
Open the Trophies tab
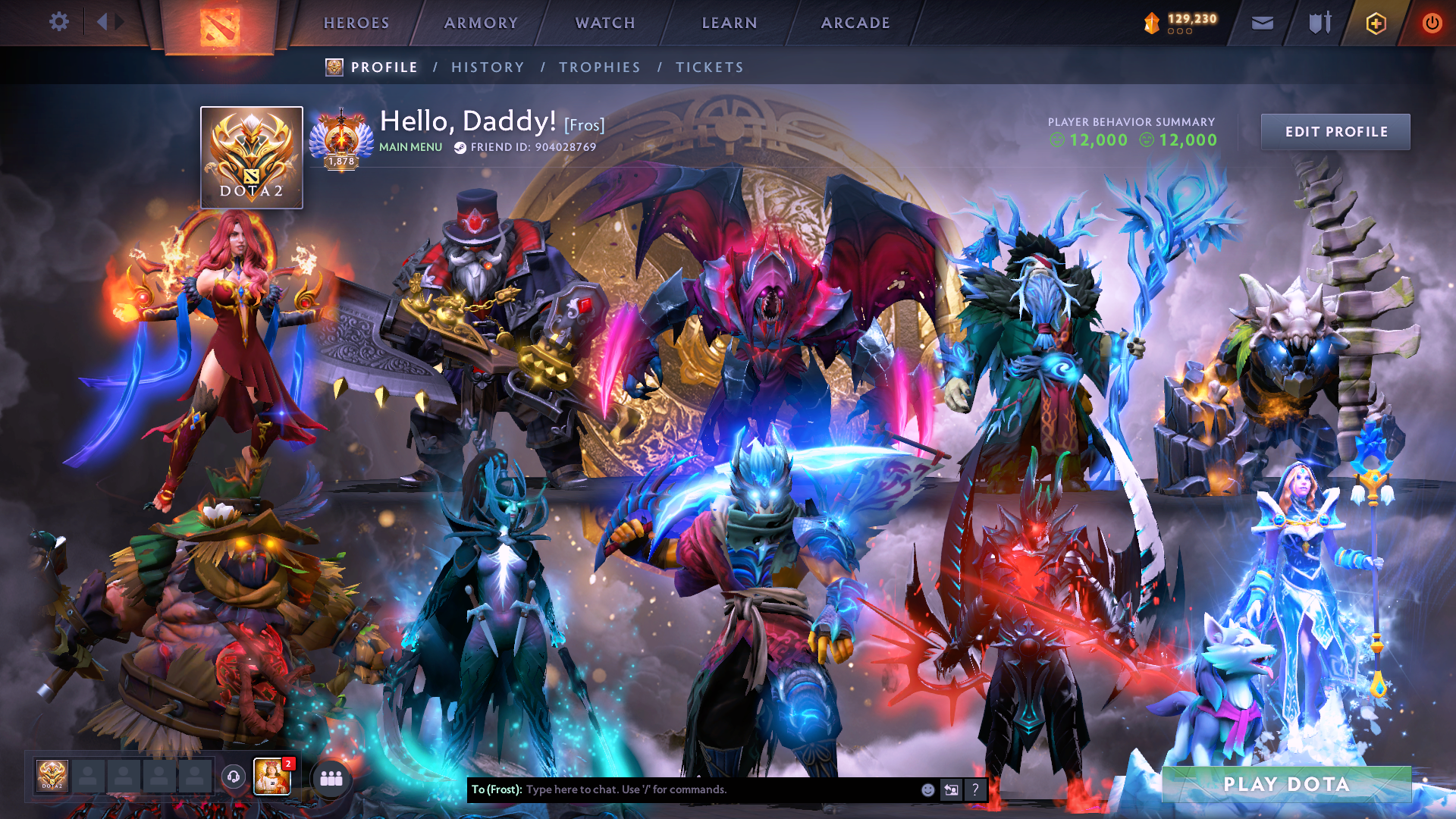point(600,67)
